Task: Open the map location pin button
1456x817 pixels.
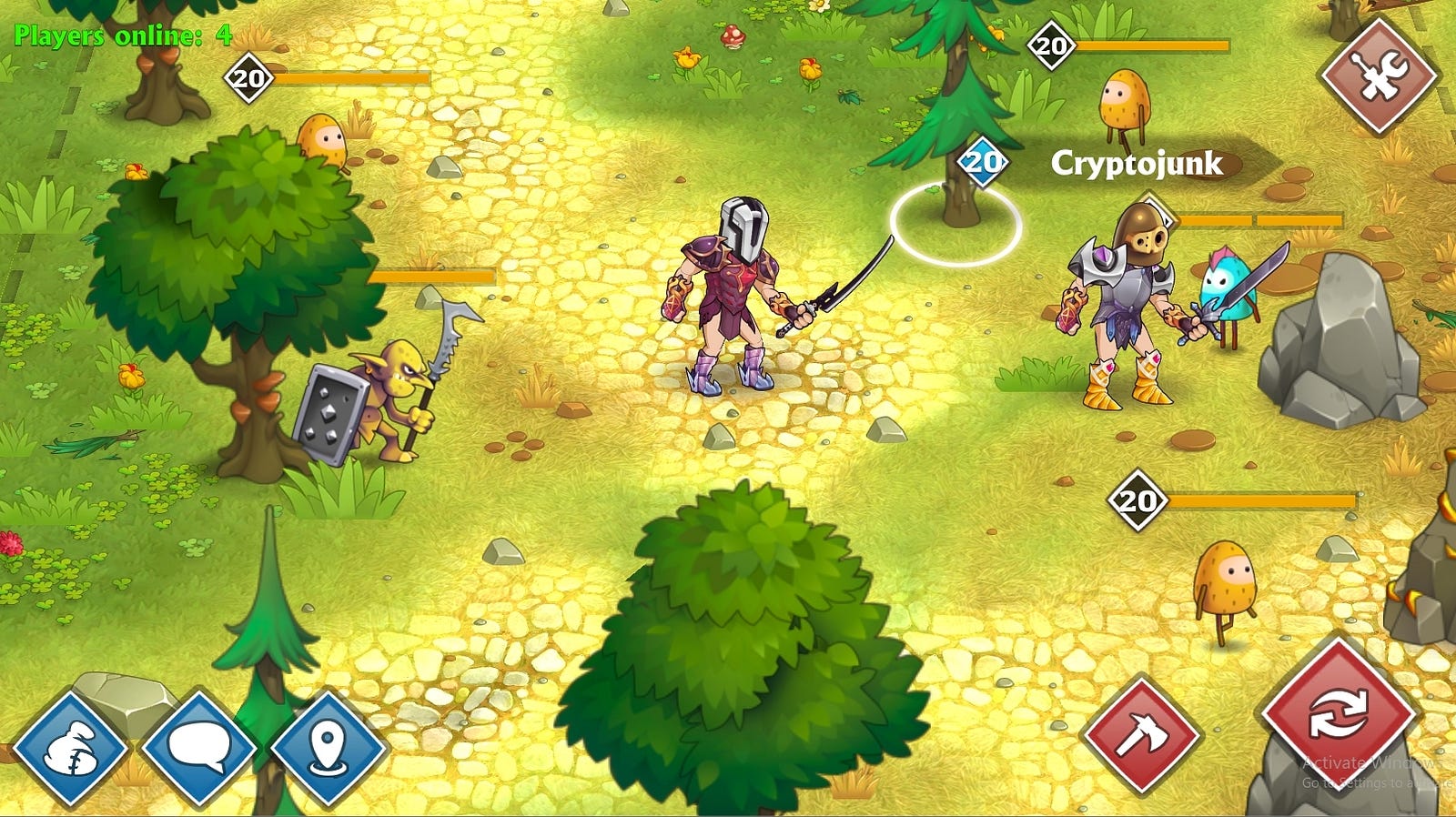Action: click(x=329, y=749)
